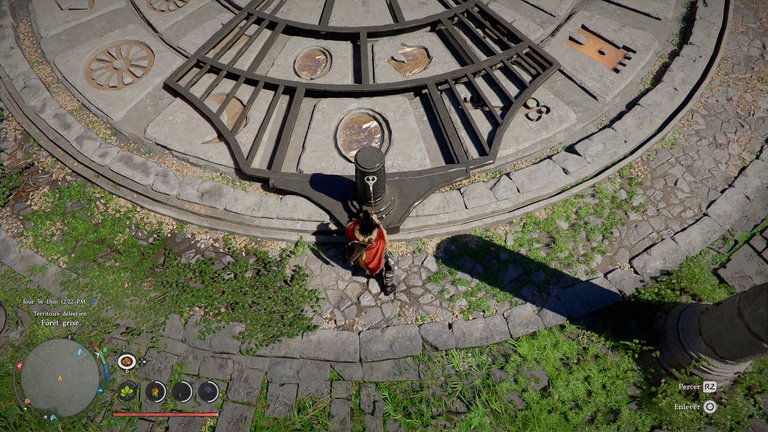This screenshot has height=432, width=768.
Task: Select the purple creature ability icon
Action: [209, 391]
